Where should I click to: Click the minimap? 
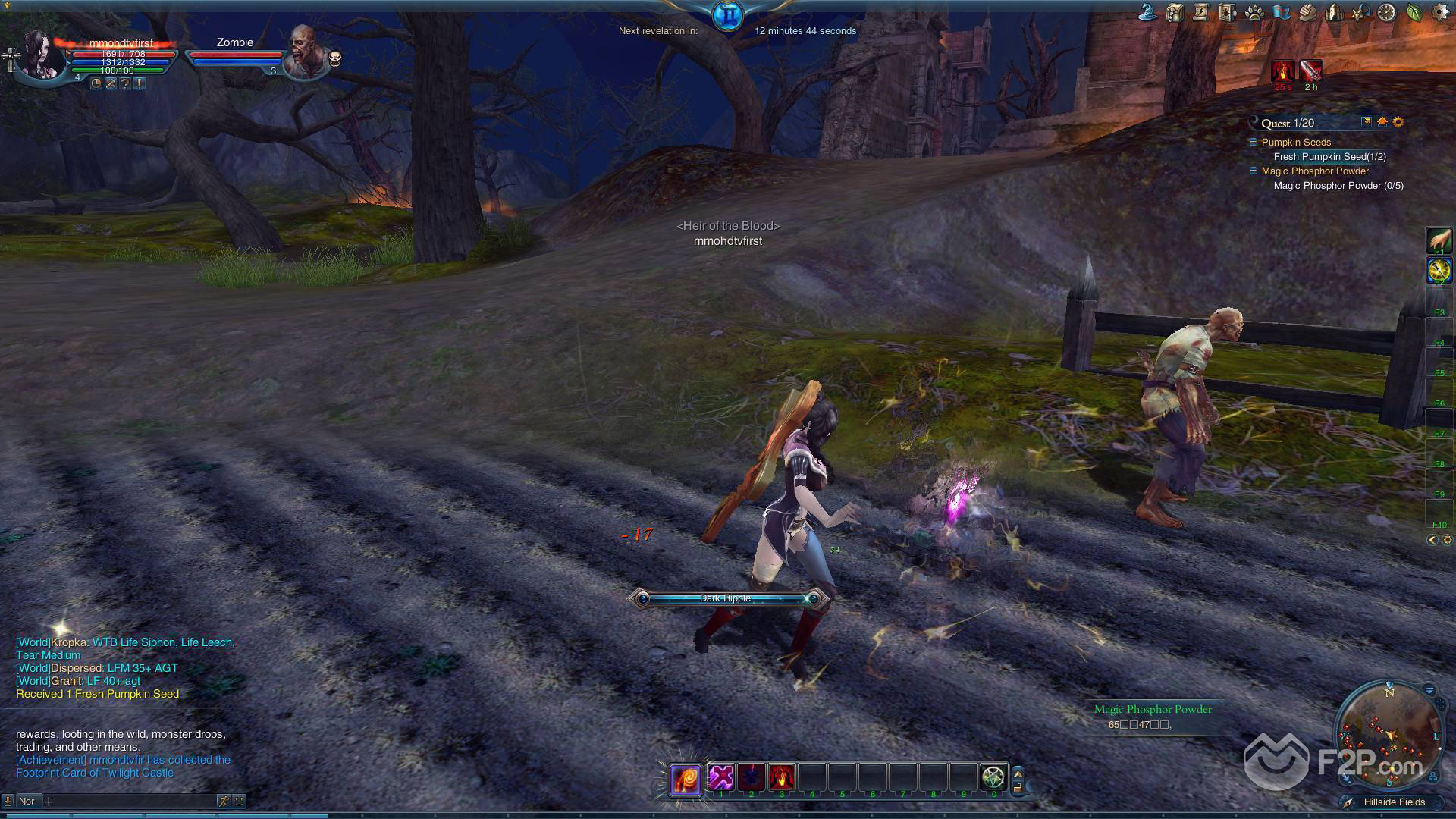[1389, 733]
